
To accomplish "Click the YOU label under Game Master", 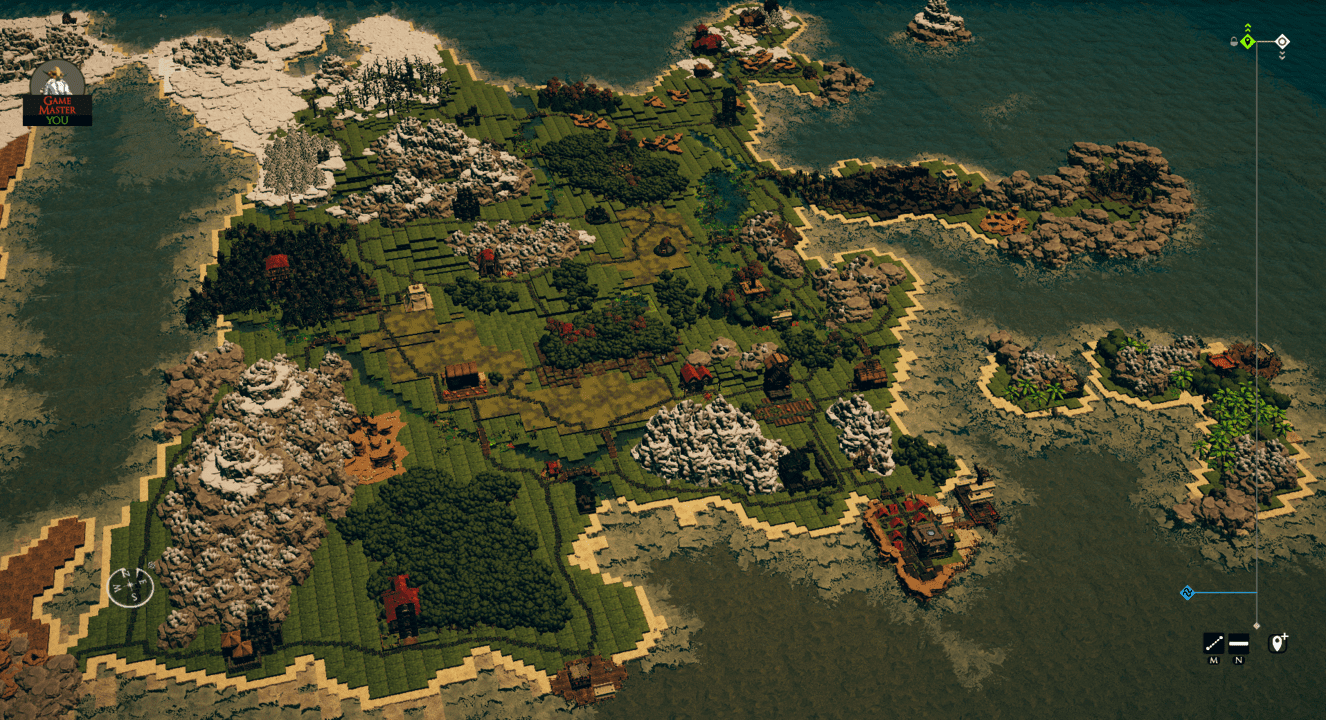I will 57,119.
